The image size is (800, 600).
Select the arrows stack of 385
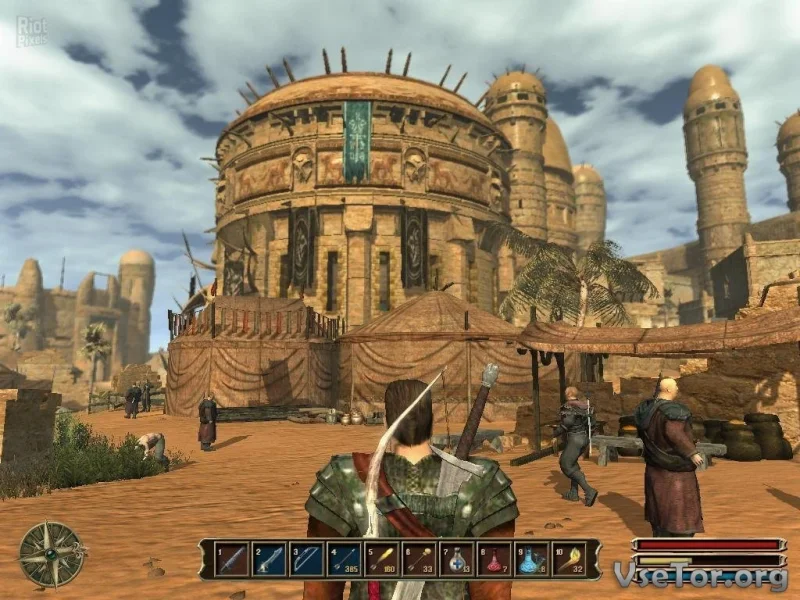[345, 560]
